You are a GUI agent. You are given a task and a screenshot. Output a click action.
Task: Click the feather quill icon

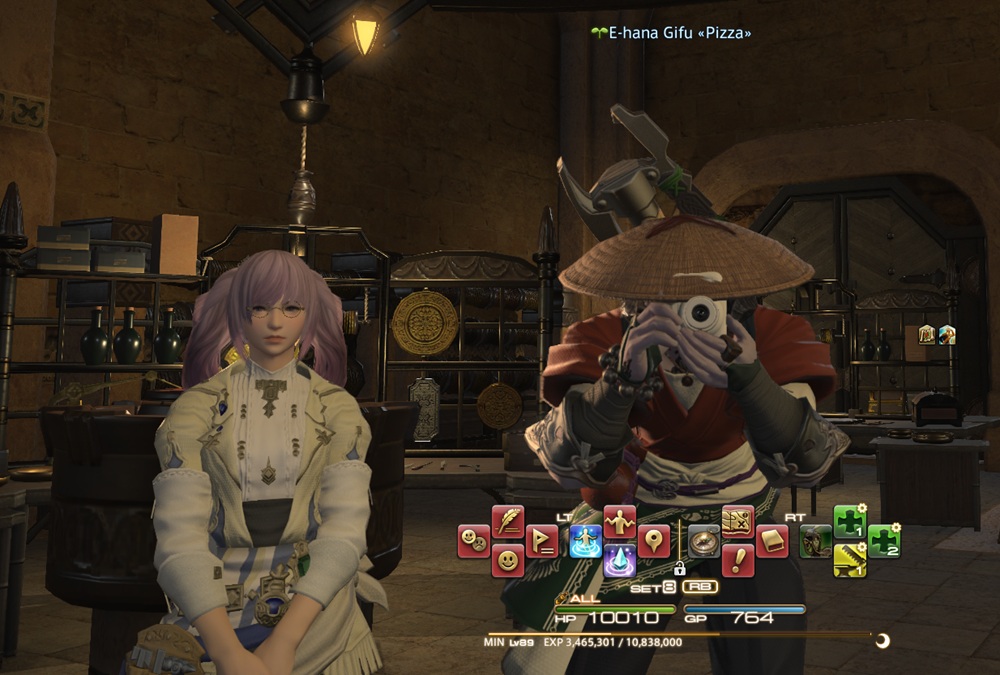coord(508,521)
